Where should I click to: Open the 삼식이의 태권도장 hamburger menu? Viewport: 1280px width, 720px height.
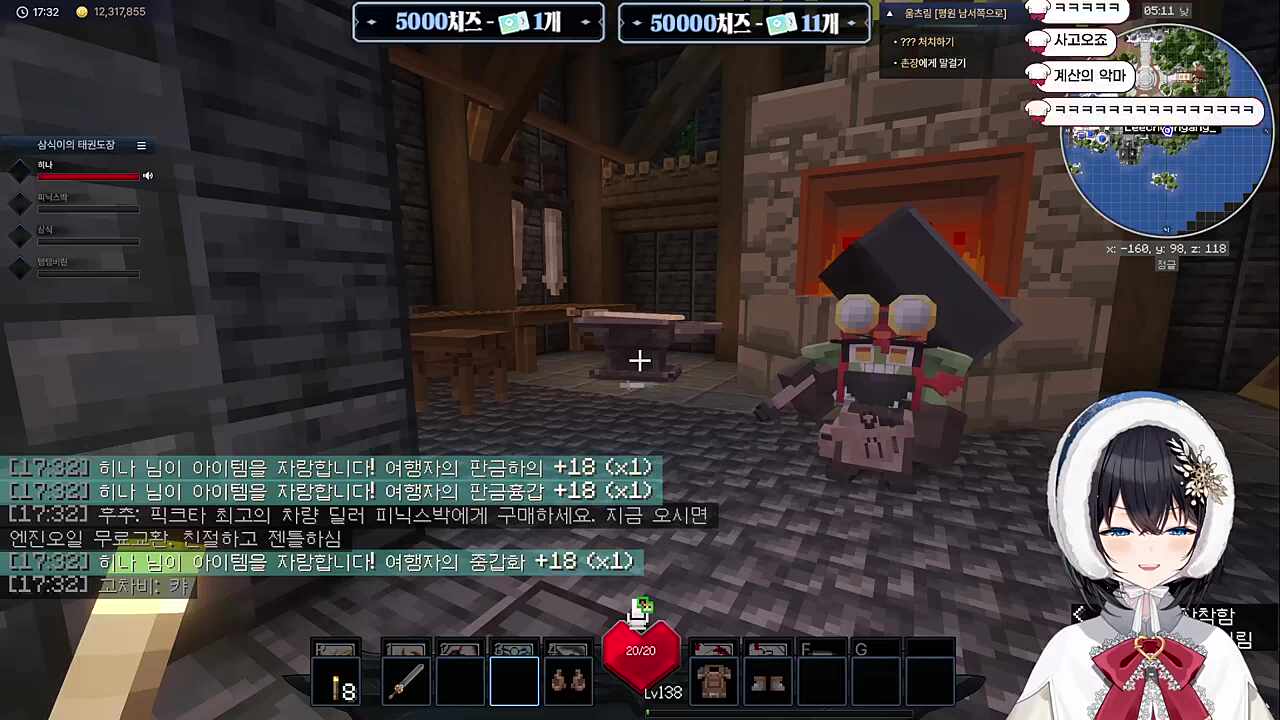[x=141, y=145]
